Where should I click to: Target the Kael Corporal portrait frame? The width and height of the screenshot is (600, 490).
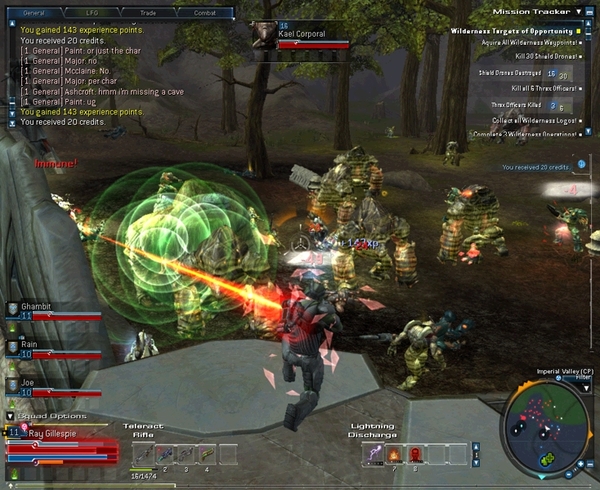[265, 32]
